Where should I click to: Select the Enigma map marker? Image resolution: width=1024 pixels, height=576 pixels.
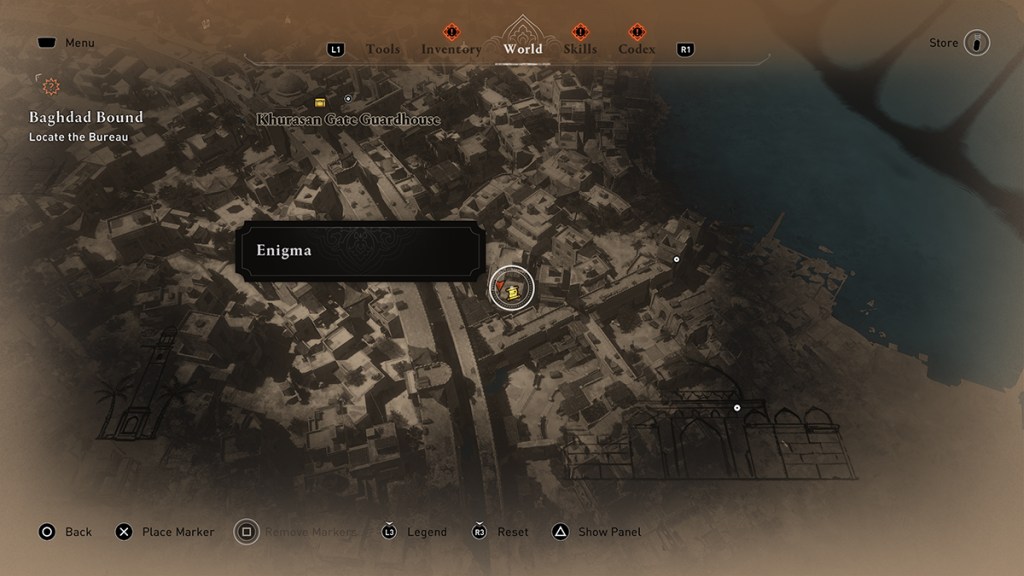tap(511, 289)
